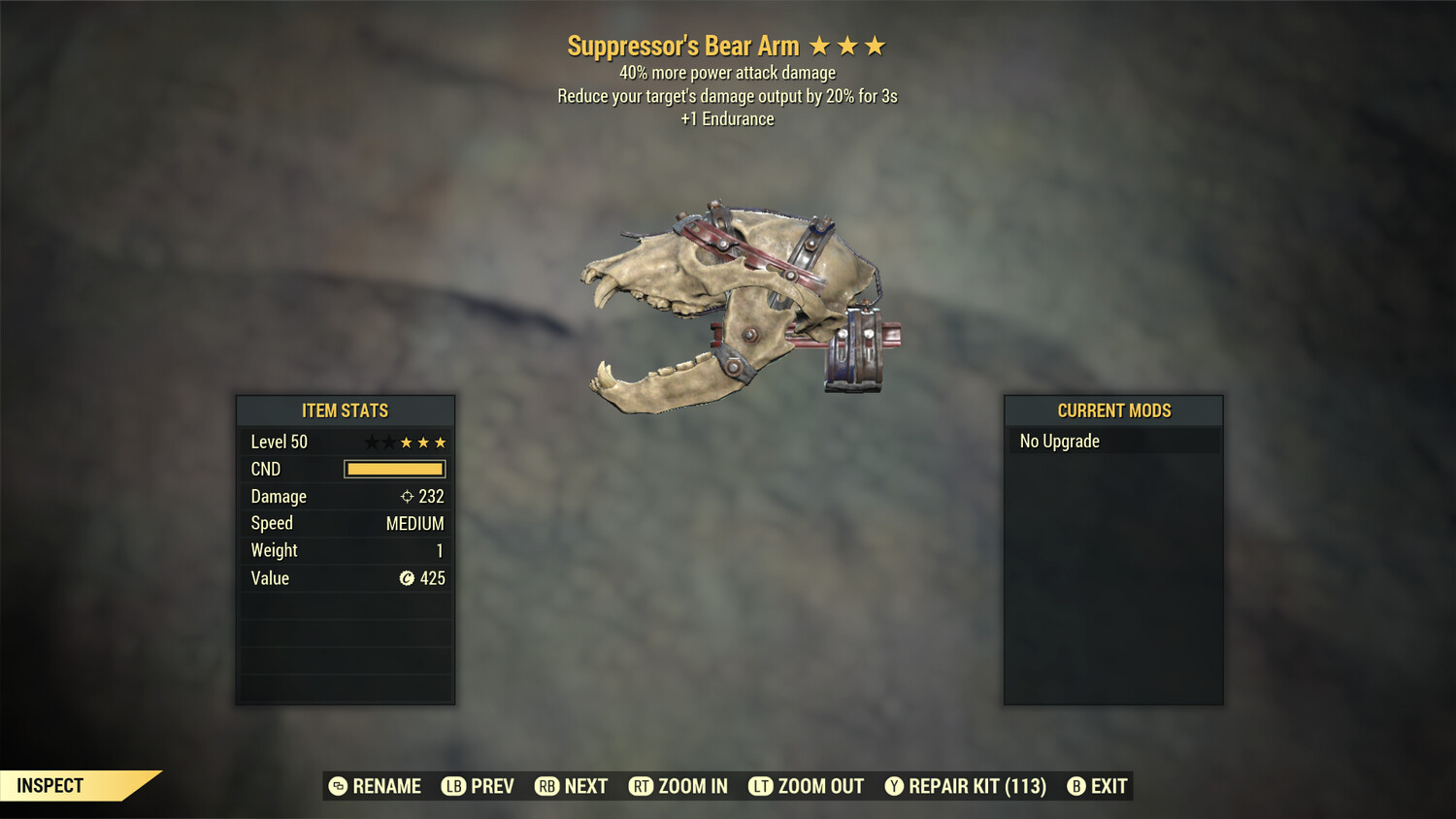
Task: Click the CURRENT MODS panel header
Action: (1113, 410)
